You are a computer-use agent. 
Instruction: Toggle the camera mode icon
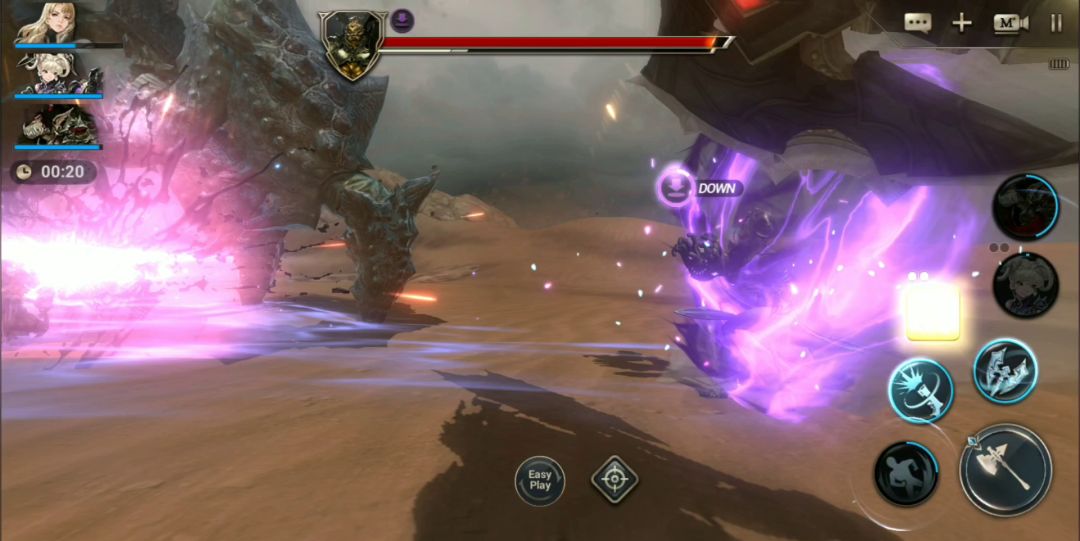pyautogui.click(x=1010, y=23)
